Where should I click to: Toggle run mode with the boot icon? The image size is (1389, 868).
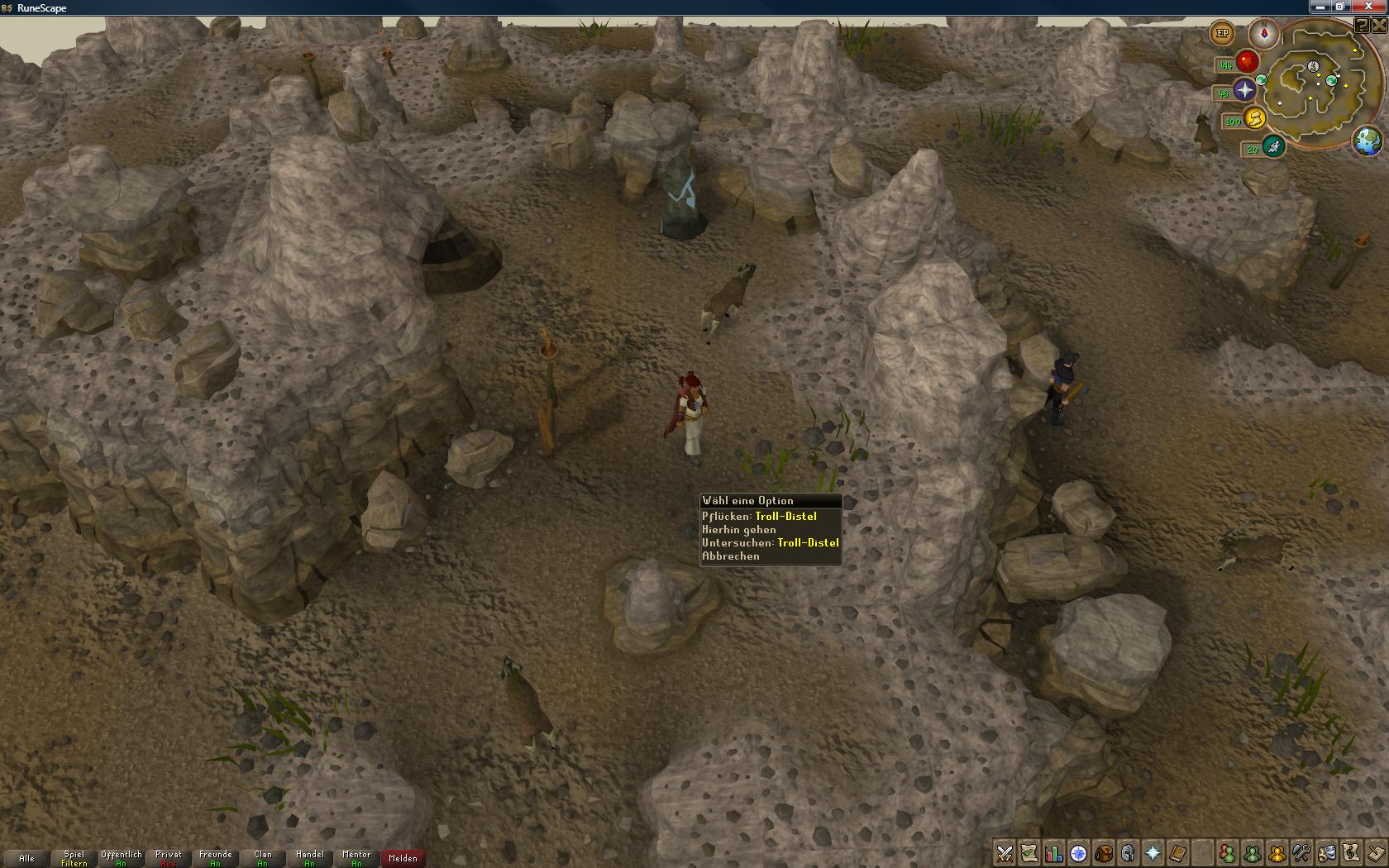(1254, 120)
